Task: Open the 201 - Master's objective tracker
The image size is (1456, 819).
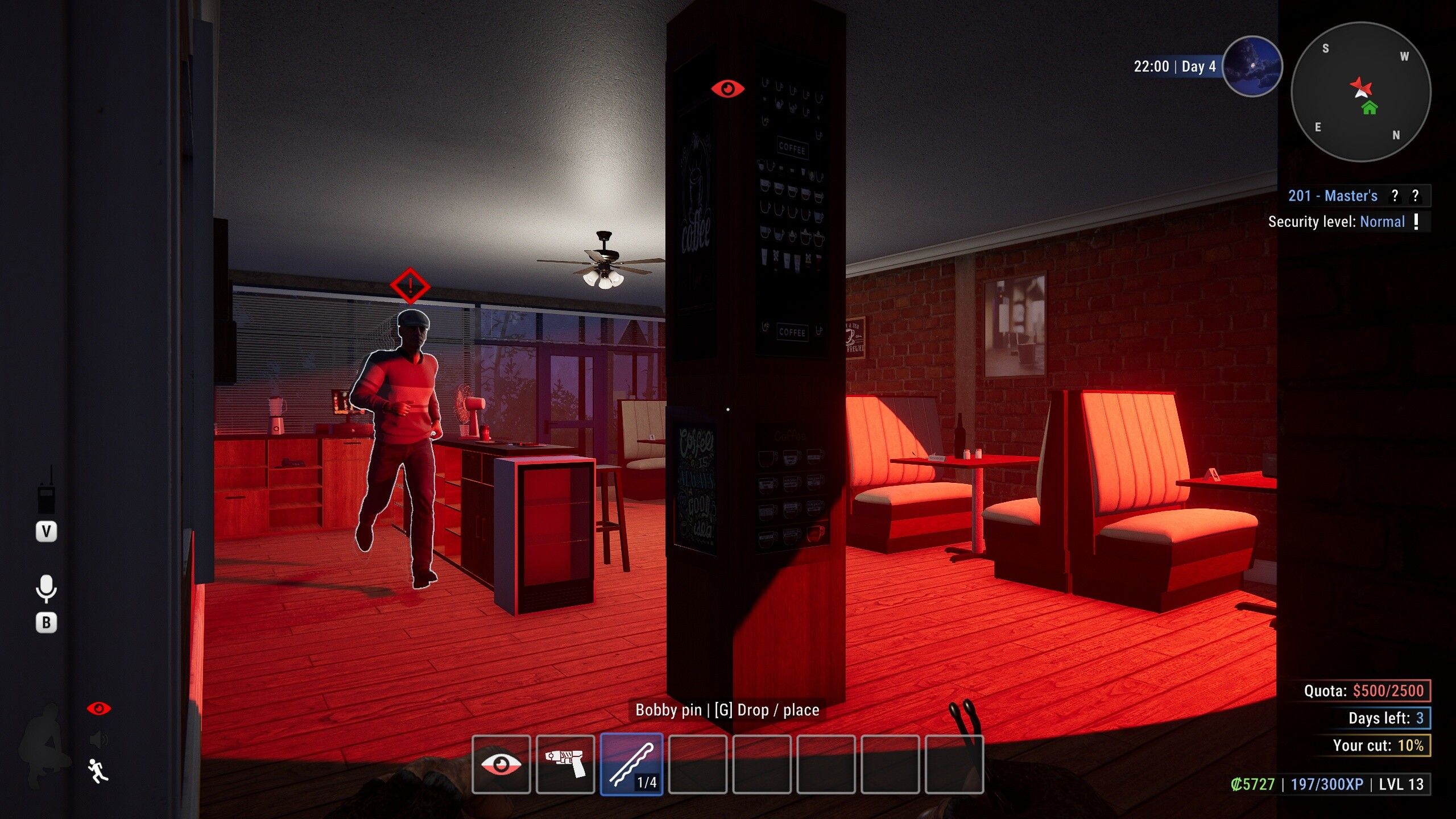Action: coord(1332,196)
